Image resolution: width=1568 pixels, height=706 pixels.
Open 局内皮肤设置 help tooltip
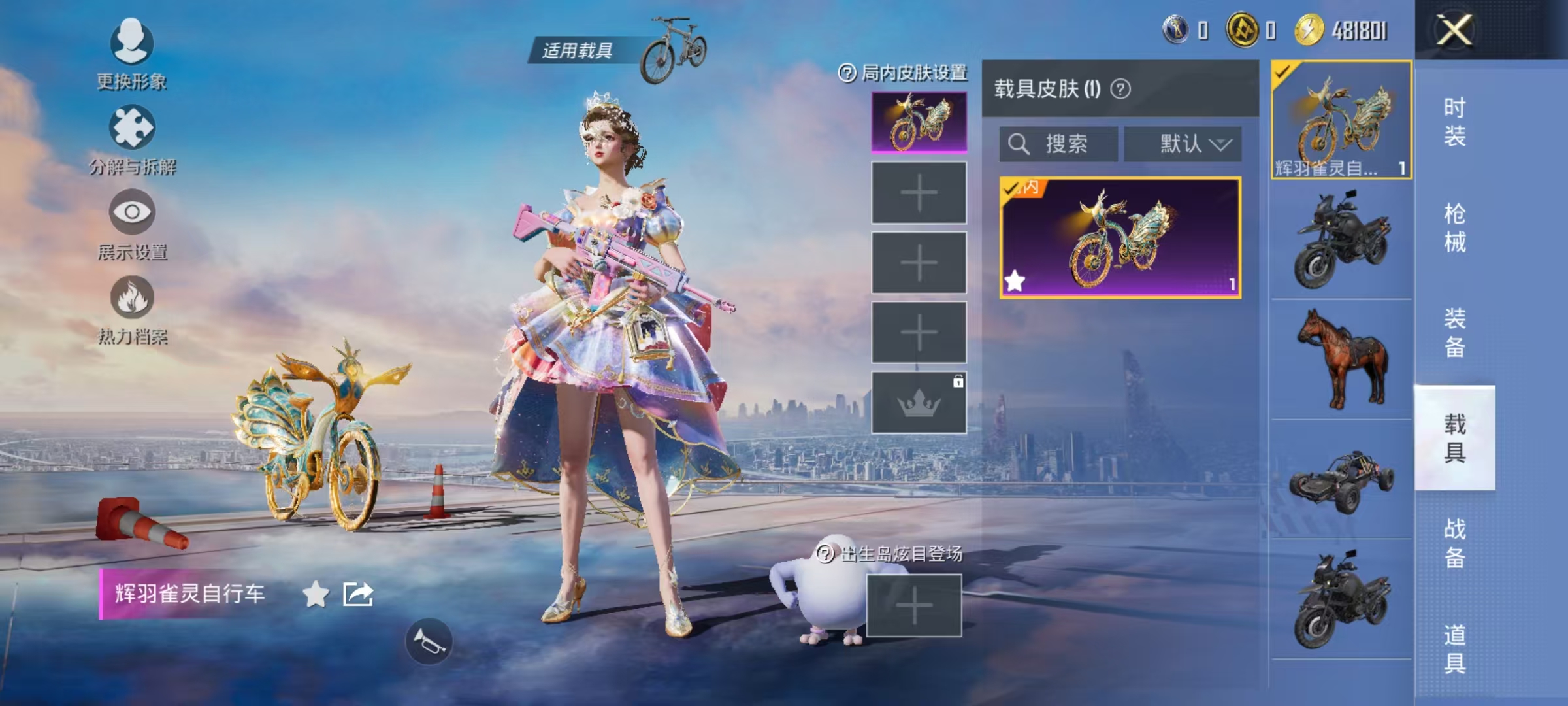(x=845, y=75)
